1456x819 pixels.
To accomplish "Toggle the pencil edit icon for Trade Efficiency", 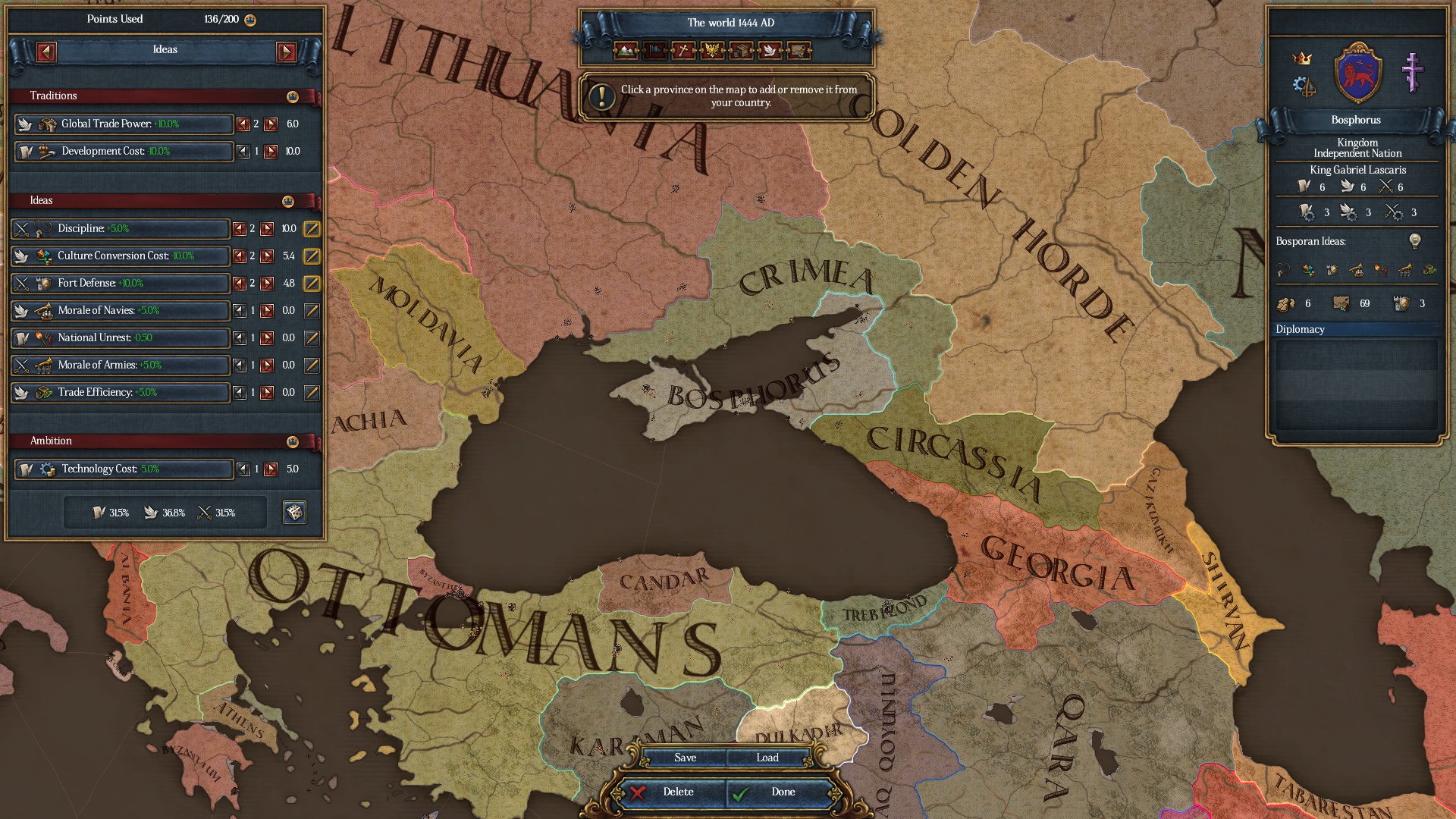I will [311, 393].
